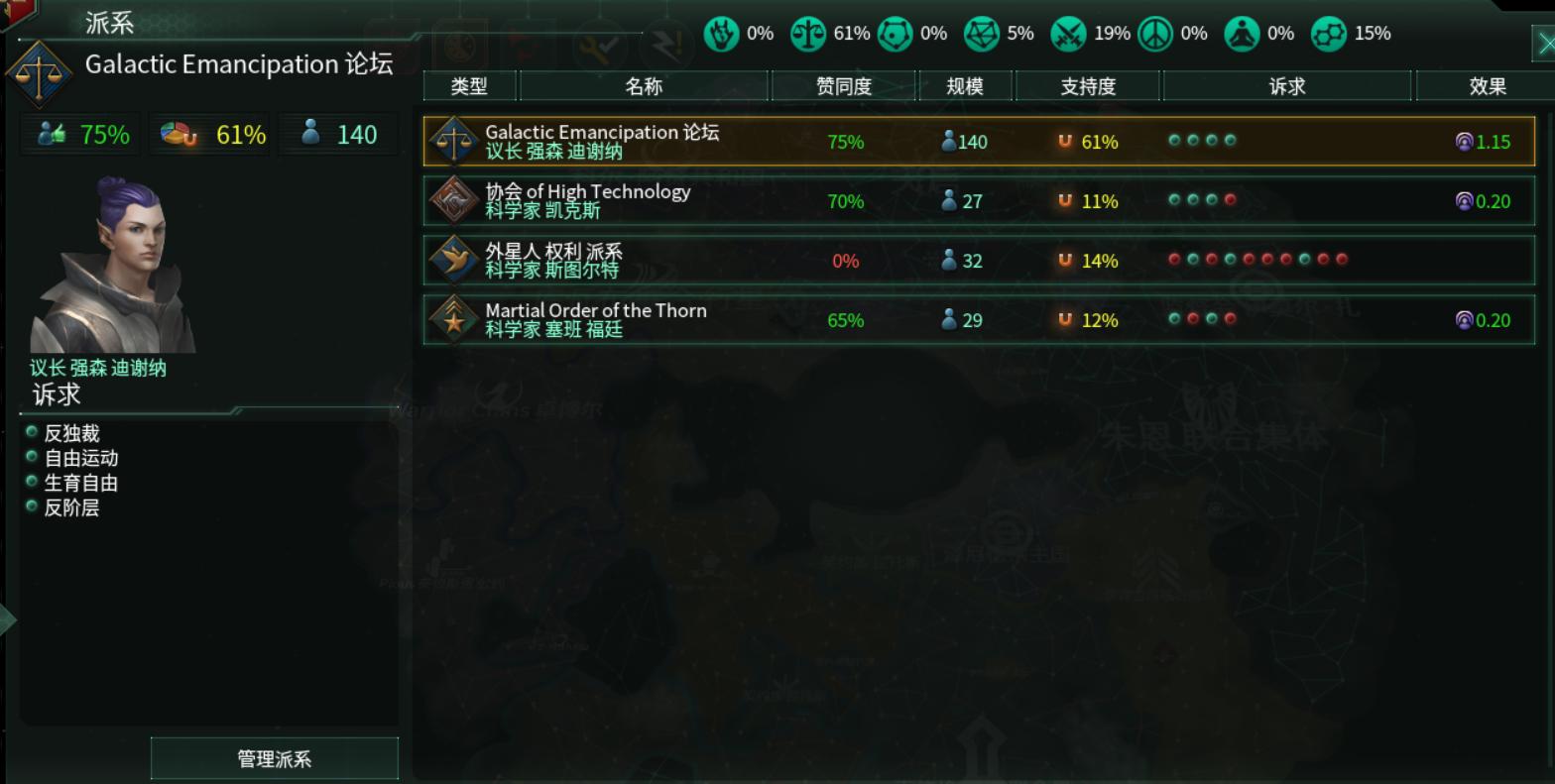Screen dimensions: 1555x784
Task: Open the 管理派系 (Manage Faction) button
Action: [274, 758]
